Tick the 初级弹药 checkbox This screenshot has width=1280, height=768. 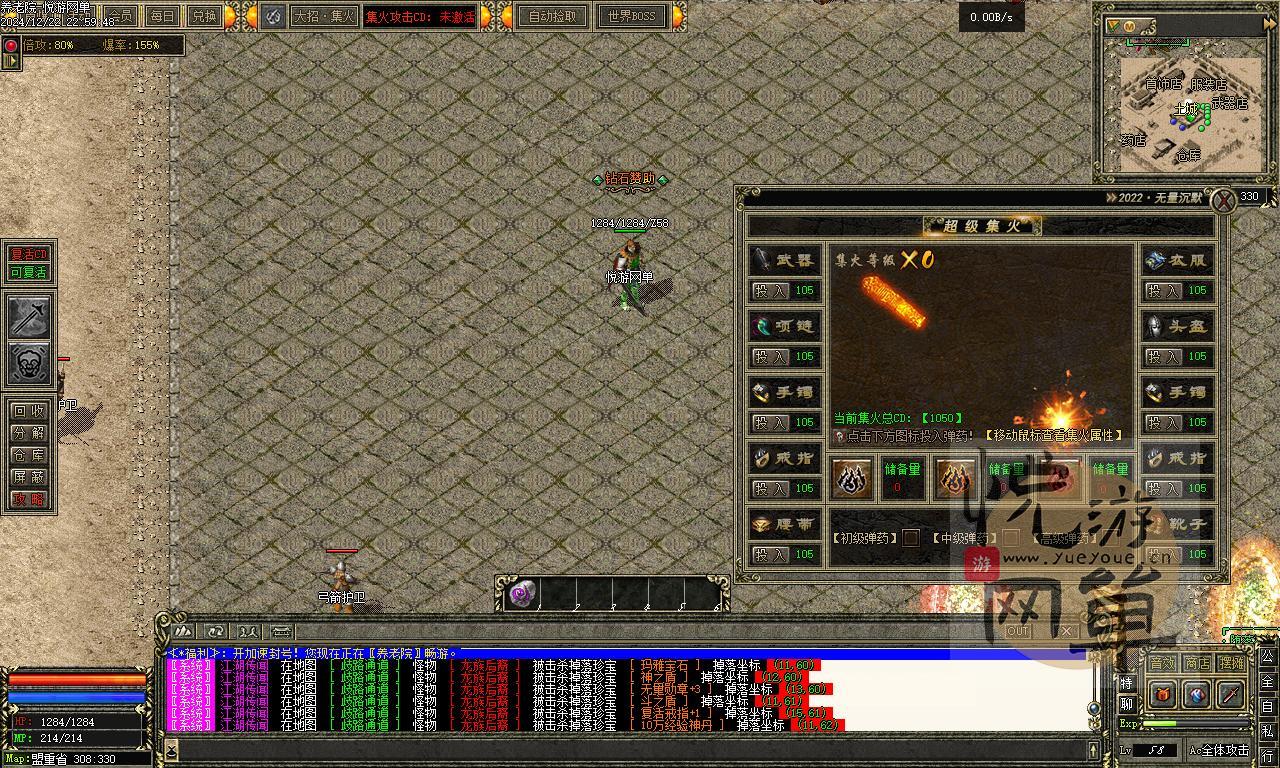click(910, 538)
